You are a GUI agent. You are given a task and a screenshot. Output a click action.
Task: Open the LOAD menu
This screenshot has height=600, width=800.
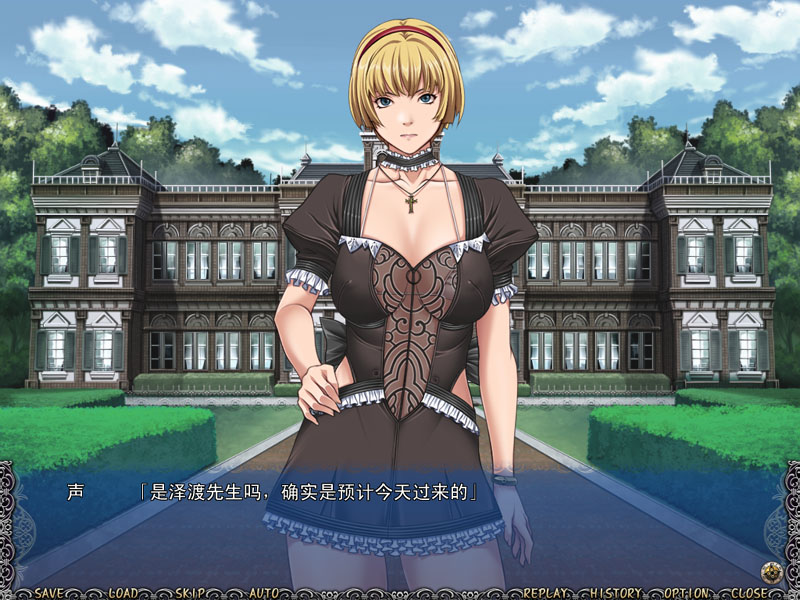coord(123,592)
